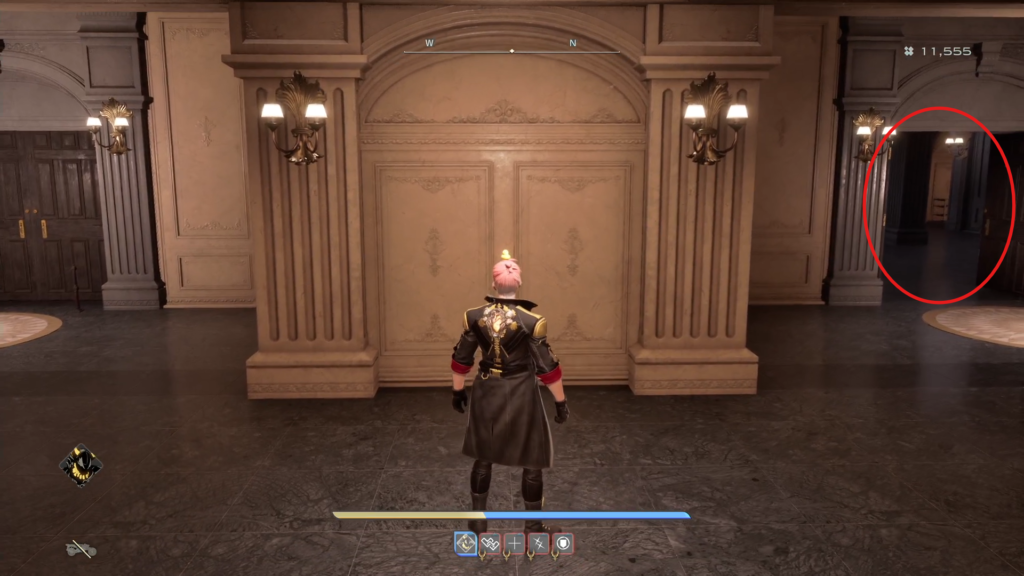
Task: Select the blue-highlighted diamond skill slot
Action: point(466,543)
